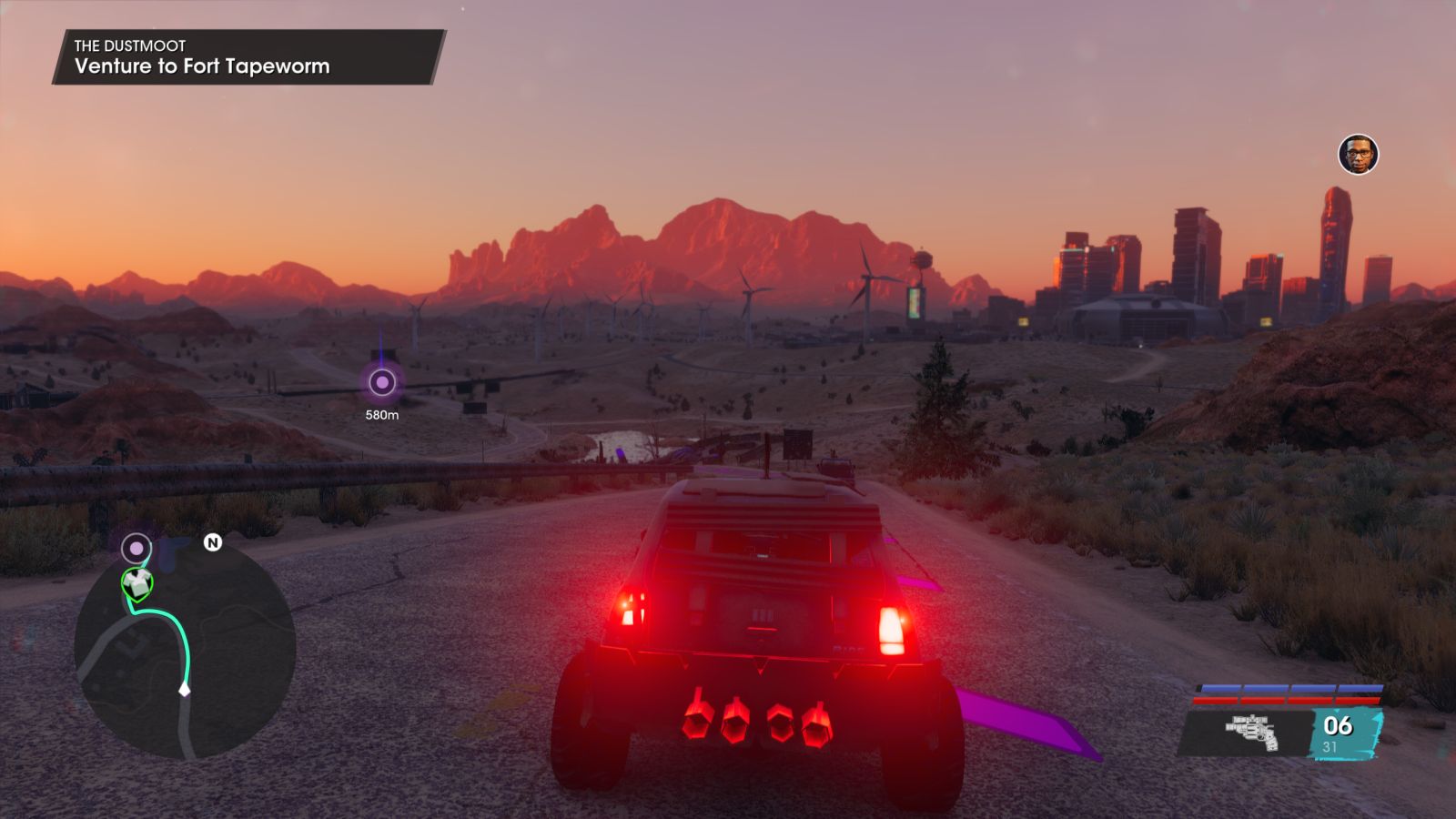Select the purple objective marker showing 580m
Screen dimensions: 1456x819
(x=382, y=382)
